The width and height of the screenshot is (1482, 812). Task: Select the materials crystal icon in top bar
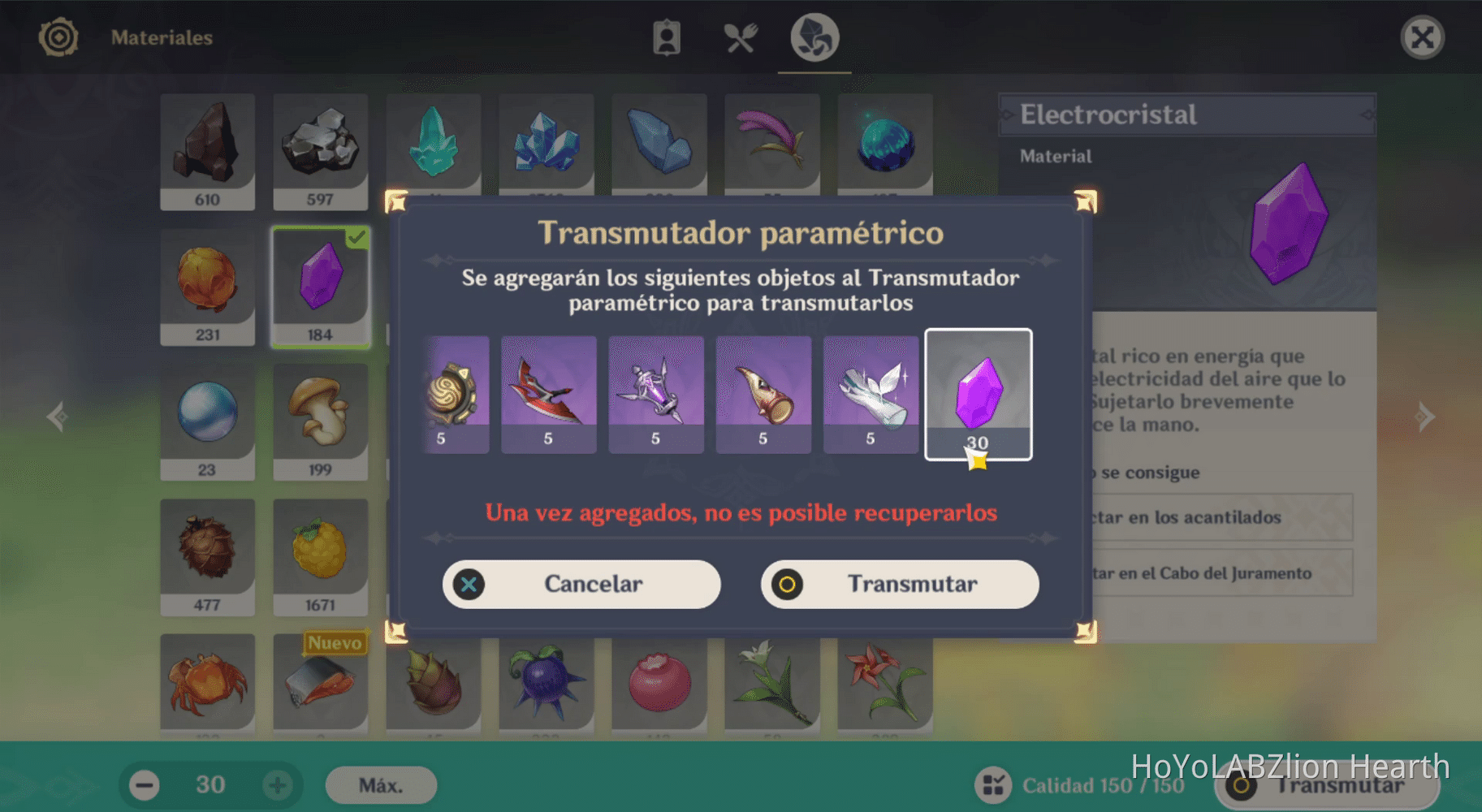click(814, 36)
